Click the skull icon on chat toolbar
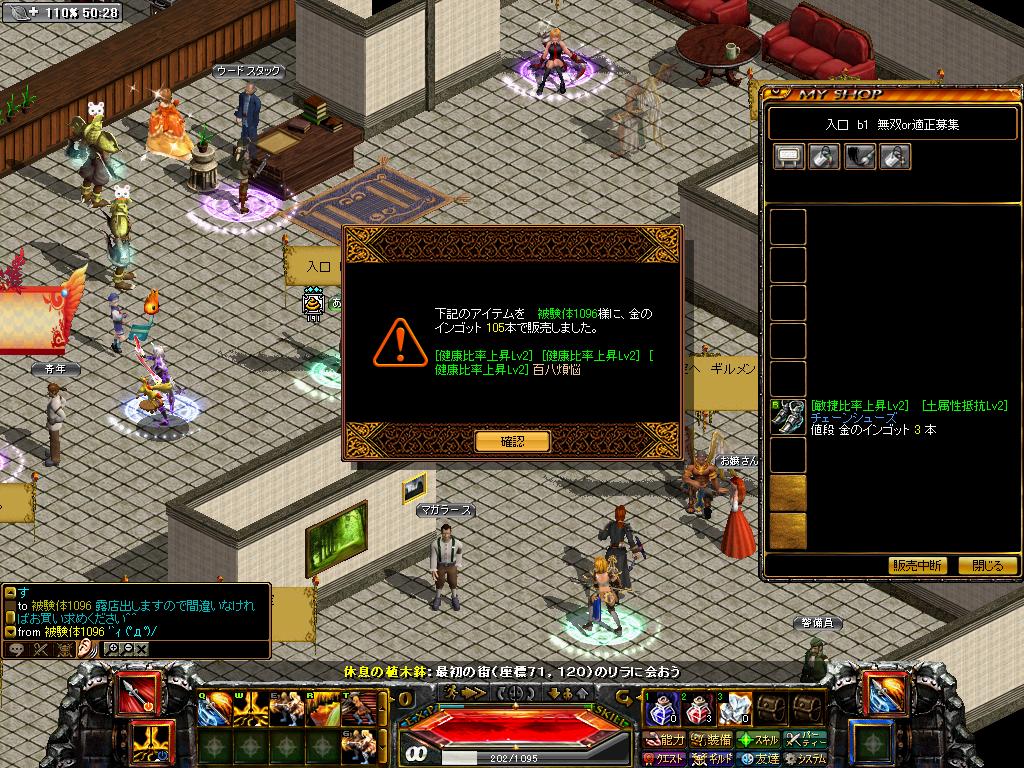1024x768 pixels. pyautogui.click(x=65, y=649)
